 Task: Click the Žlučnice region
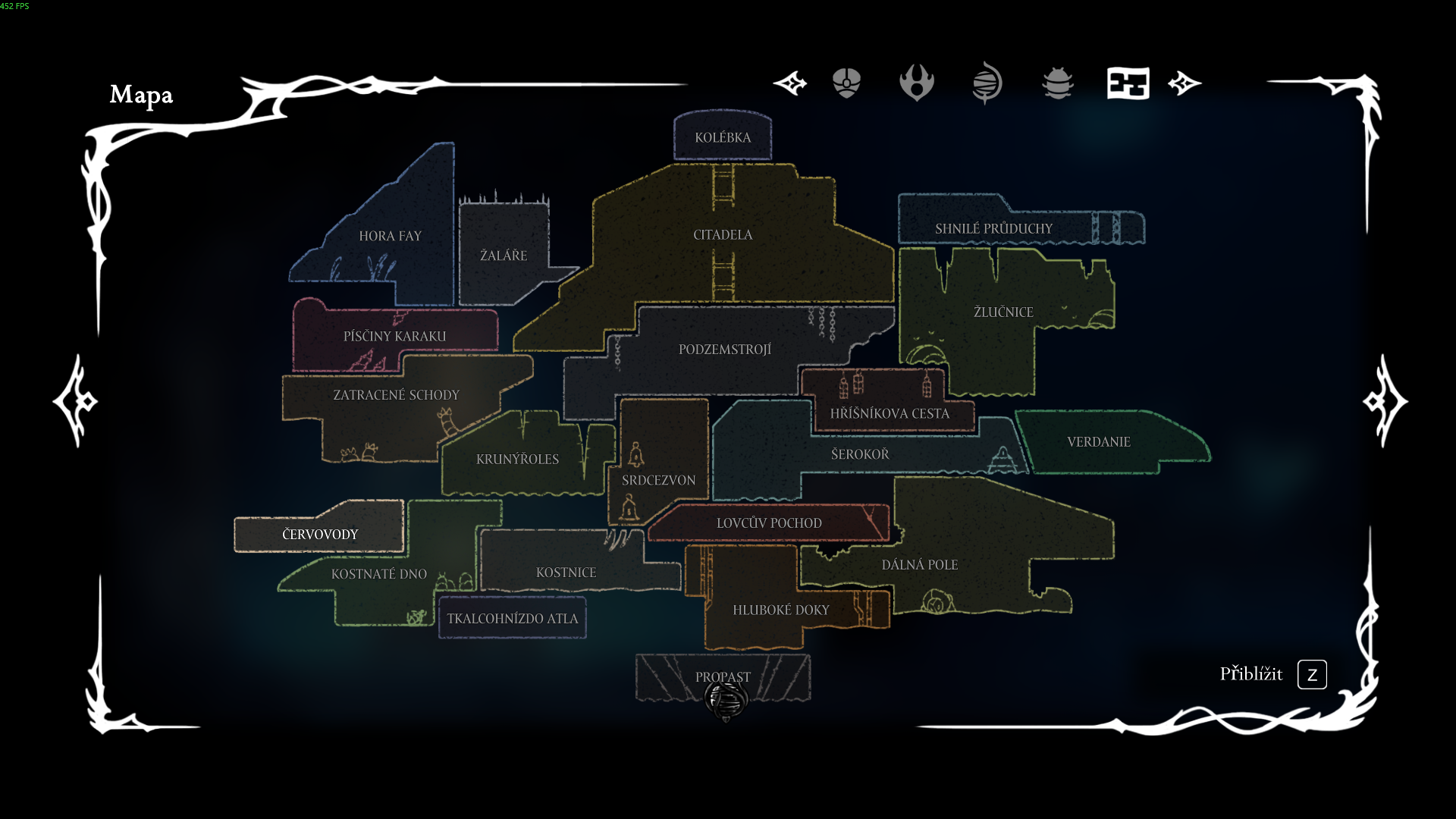[1004, 311]
